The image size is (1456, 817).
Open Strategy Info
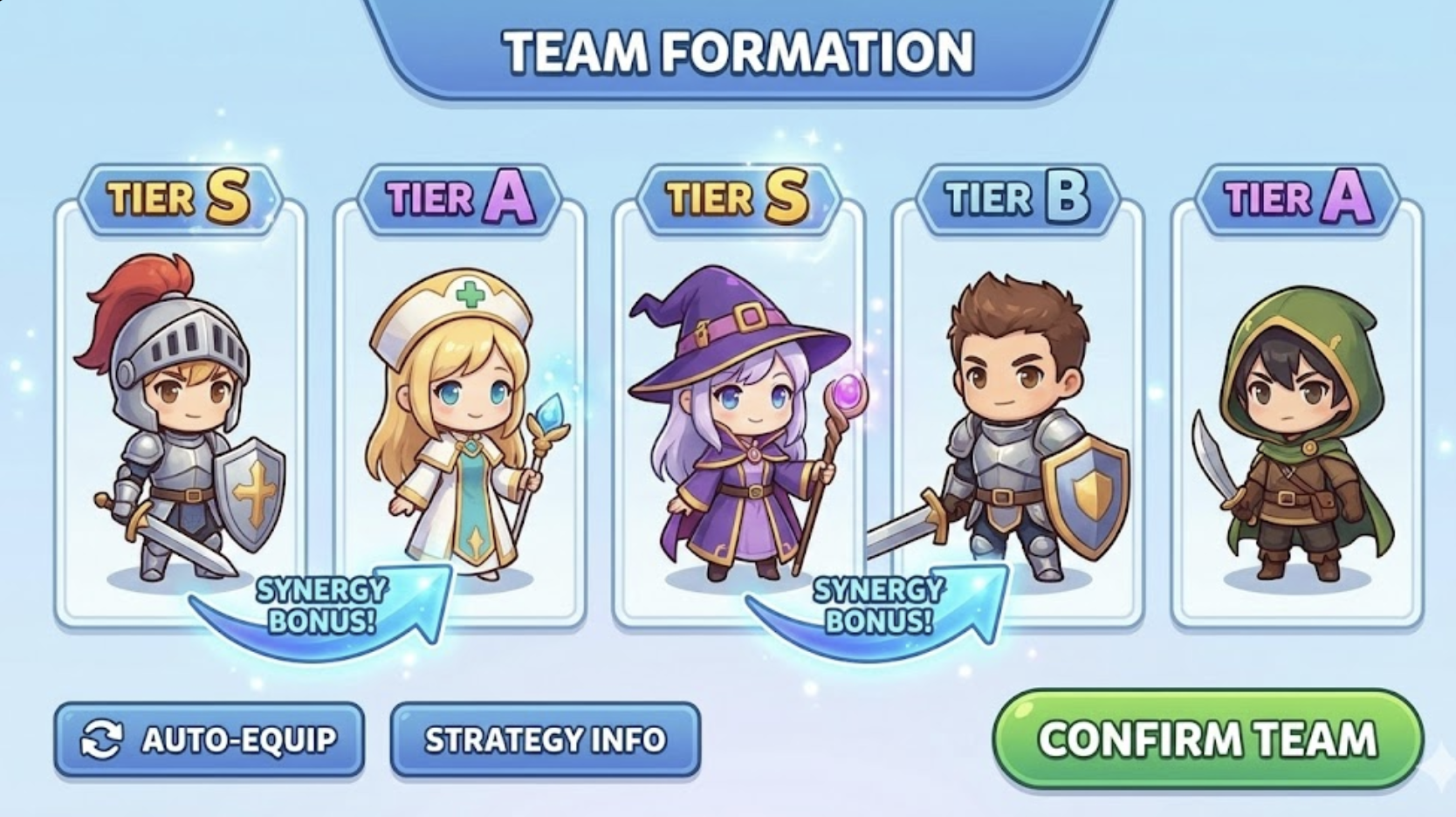click(x=545, y=739)
